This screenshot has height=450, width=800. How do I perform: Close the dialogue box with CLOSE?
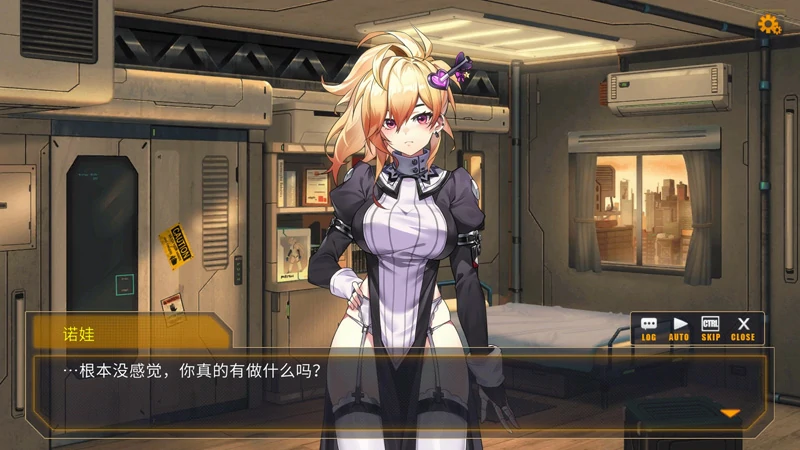point(743,328)
